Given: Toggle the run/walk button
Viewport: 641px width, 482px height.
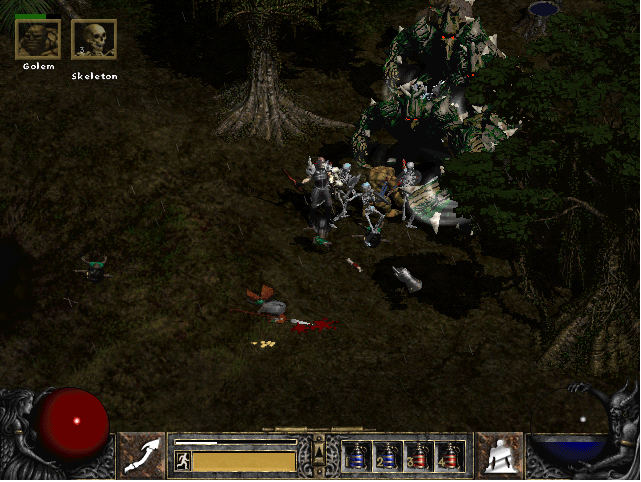Looking at the screenshot, I should pyautogui.click(x=183, y=461).
